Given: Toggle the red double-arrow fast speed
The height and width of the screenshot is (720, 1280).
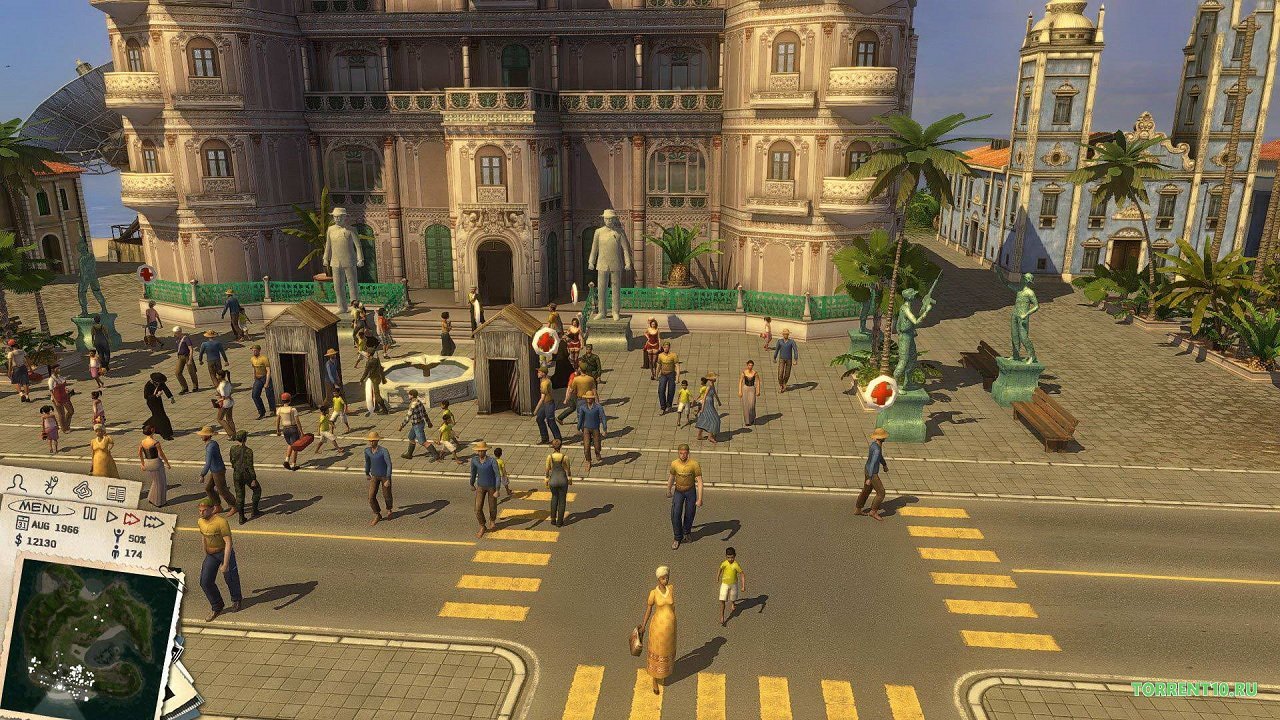Looking at the screenshot, I should (x=130, y=519).
